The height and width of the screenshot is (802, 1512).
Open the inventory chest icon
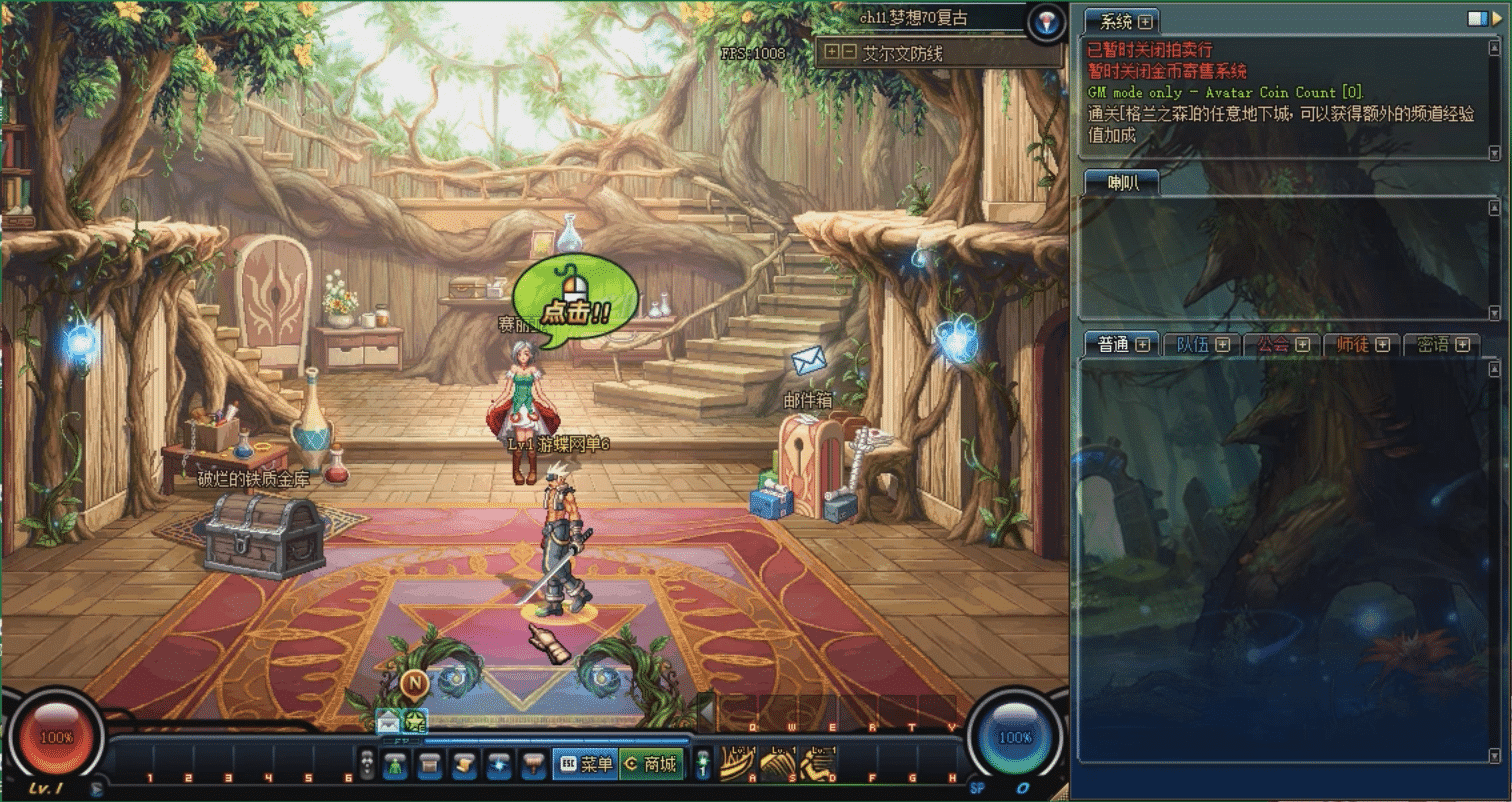430,765
